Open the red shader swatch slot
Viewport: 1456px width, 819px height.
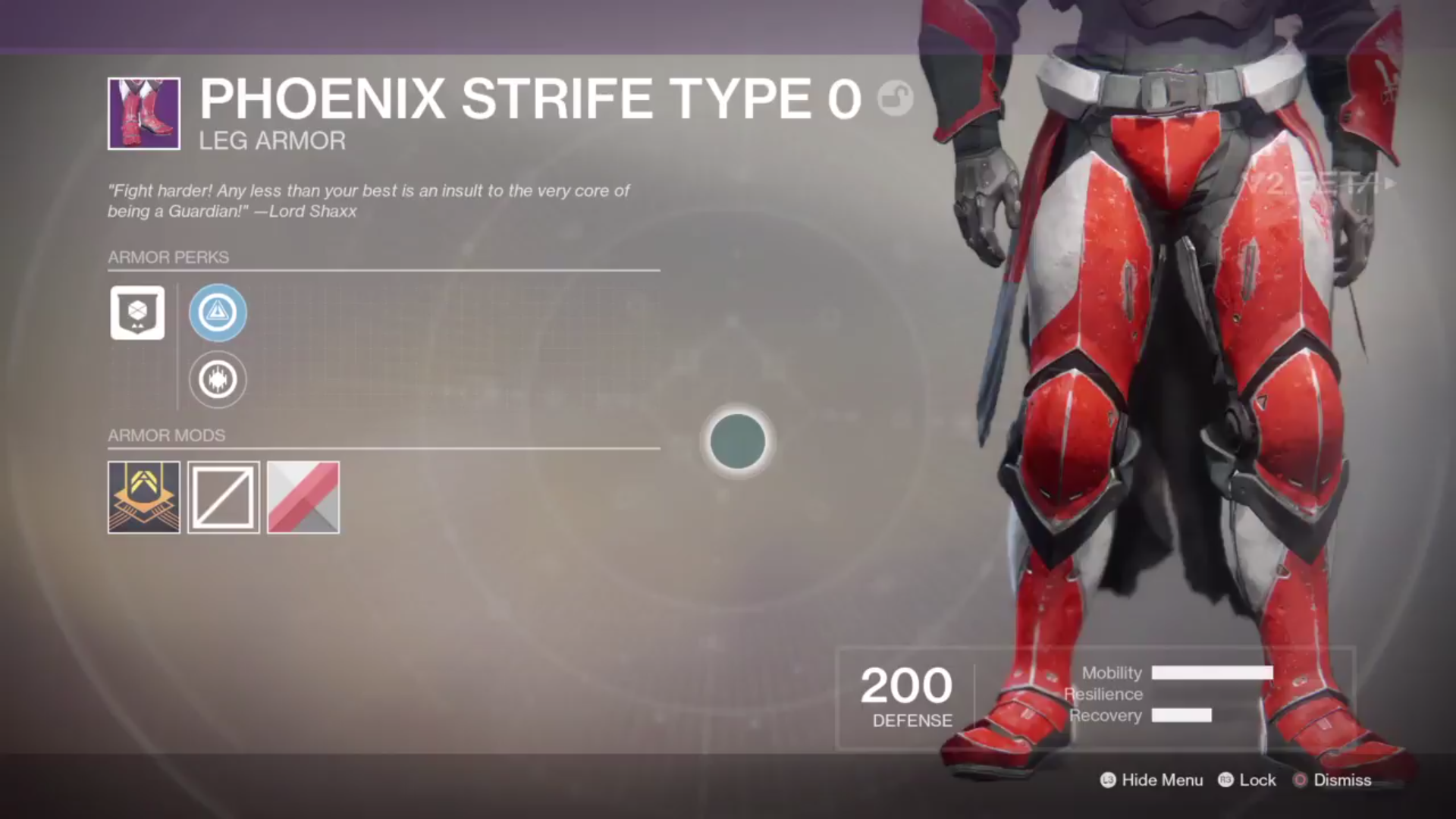pos(303,497)
